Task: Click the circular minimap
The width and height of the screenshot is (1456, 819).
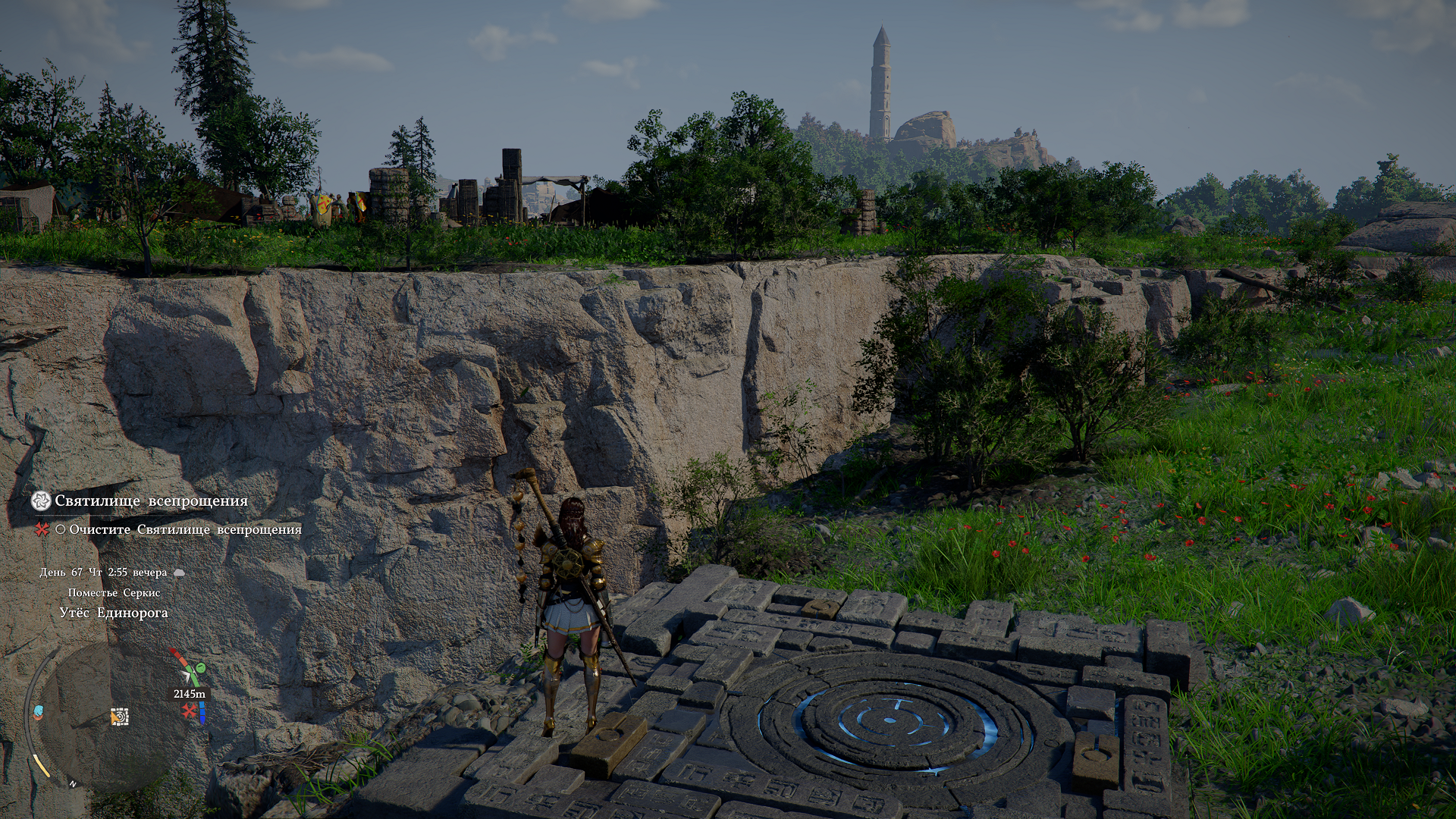Action: [114, 717]
